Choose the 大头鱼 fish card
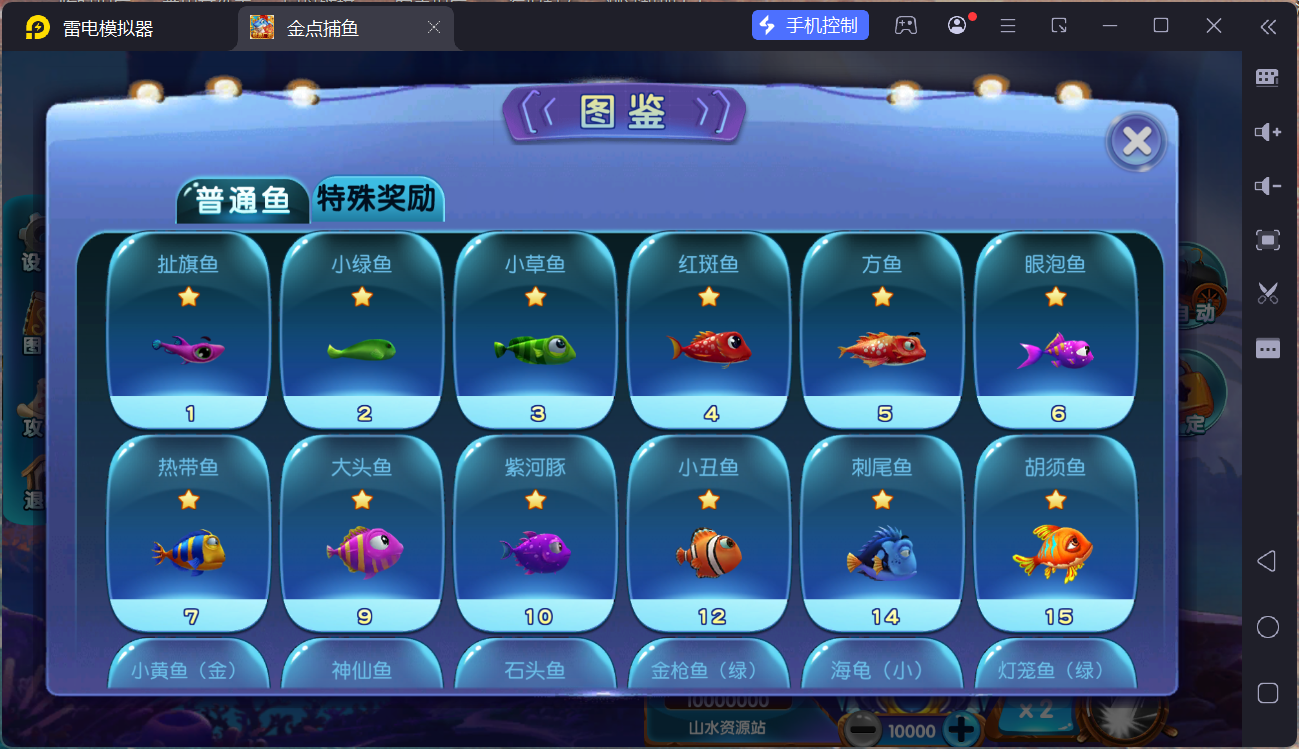1299x749 pixels. pos(362,533)
